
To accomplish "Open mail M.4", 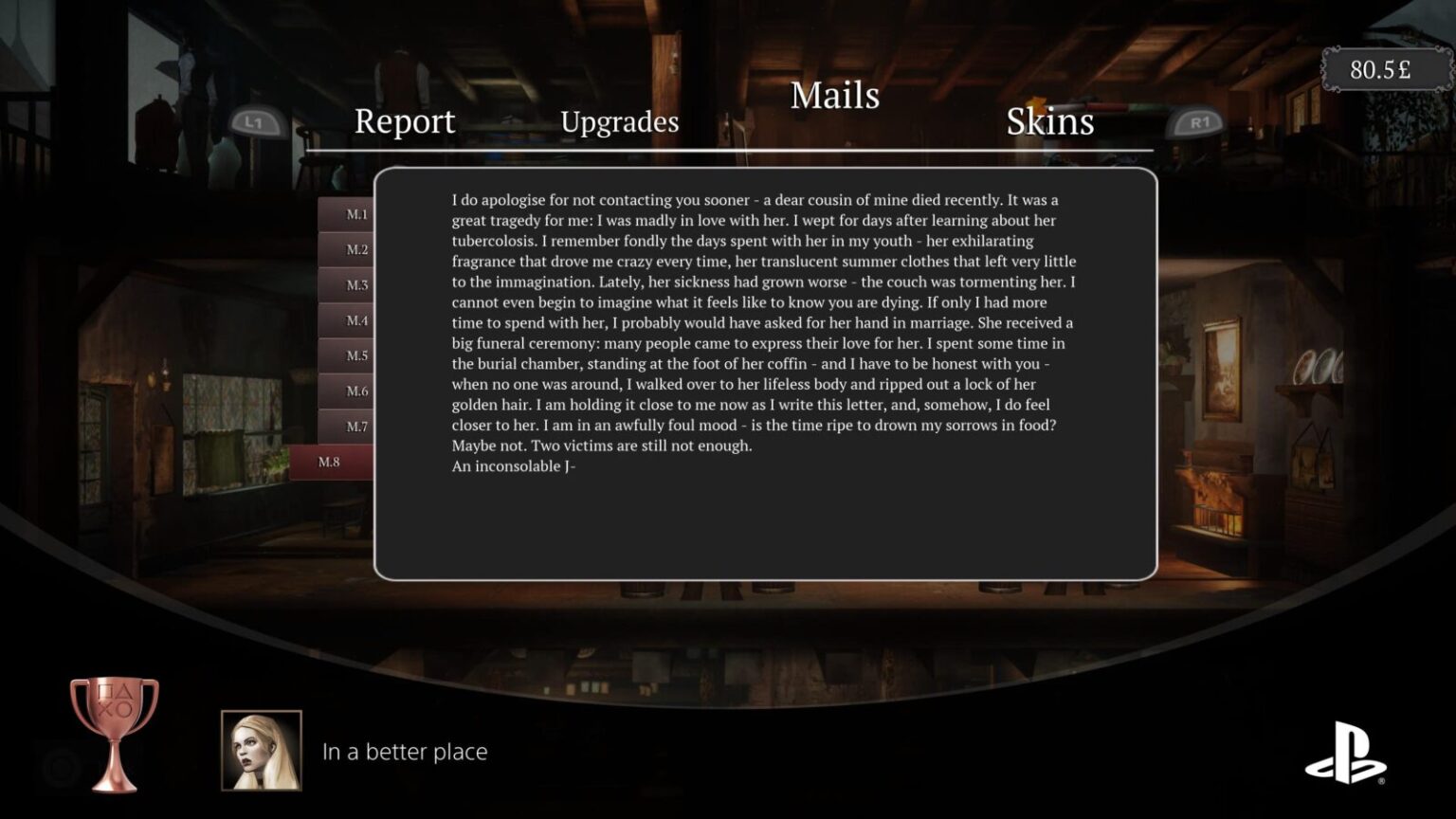I will click(x=355, y=320).
